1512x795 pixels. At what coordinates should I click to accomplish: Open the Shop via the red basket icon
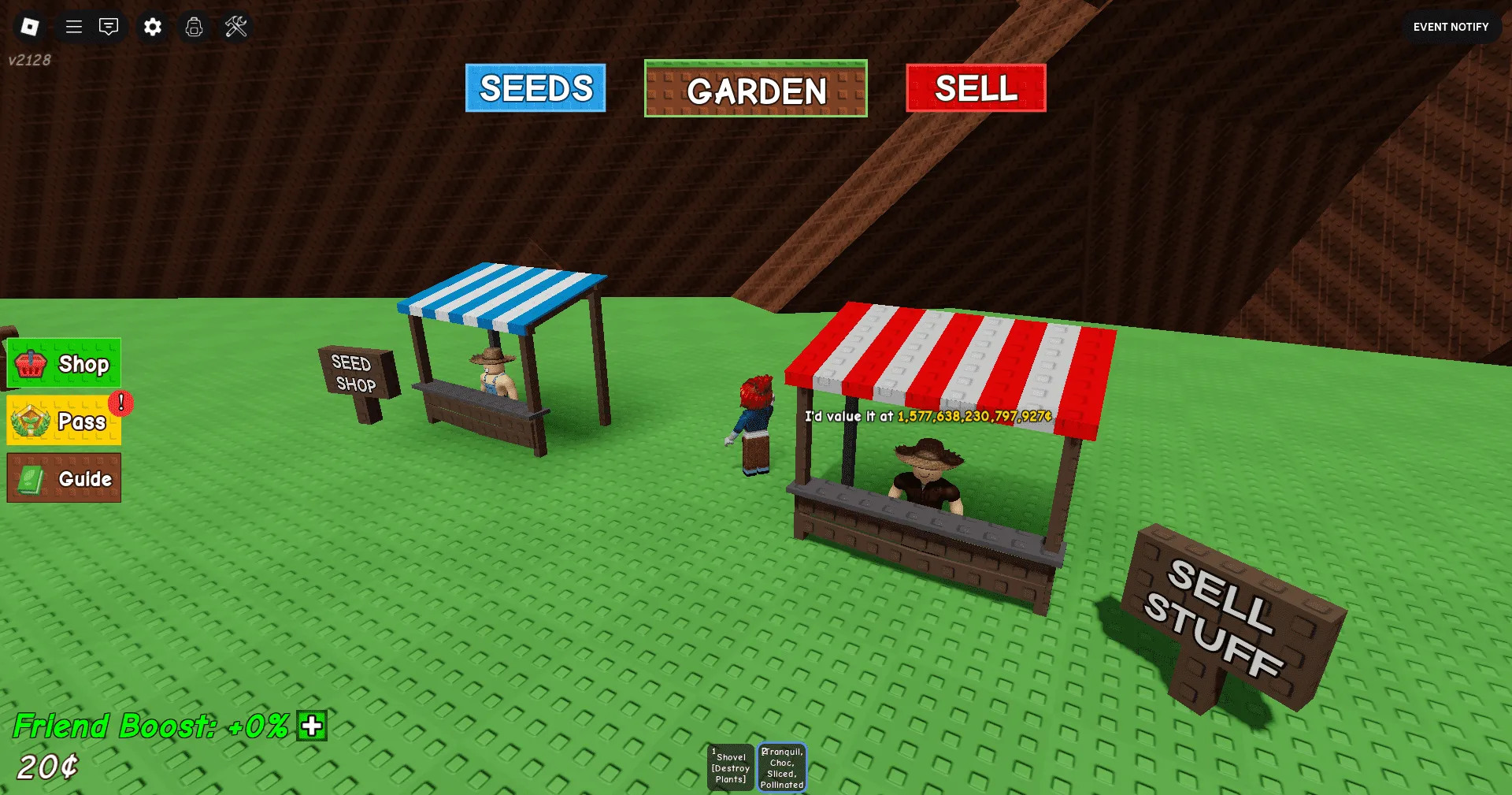pos(31,363)
